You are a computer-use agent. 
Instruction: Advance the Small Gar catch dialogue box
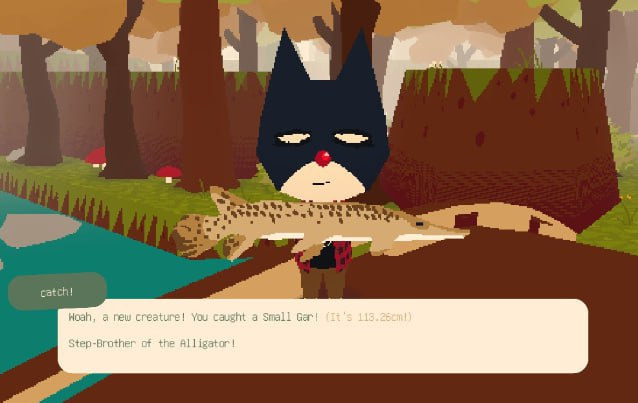[x=322, y=335]
